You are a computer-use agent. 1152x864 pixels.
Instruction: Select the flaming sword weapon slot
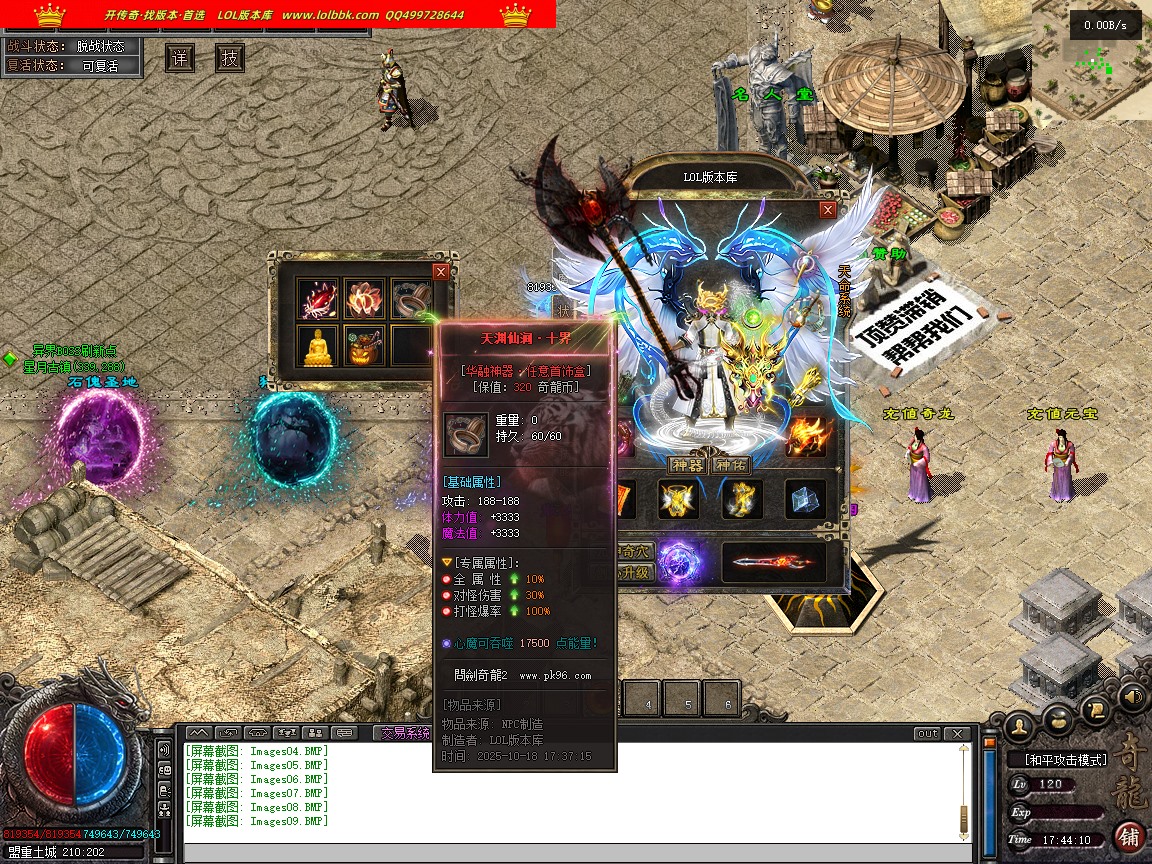click(x=773, y=563)
